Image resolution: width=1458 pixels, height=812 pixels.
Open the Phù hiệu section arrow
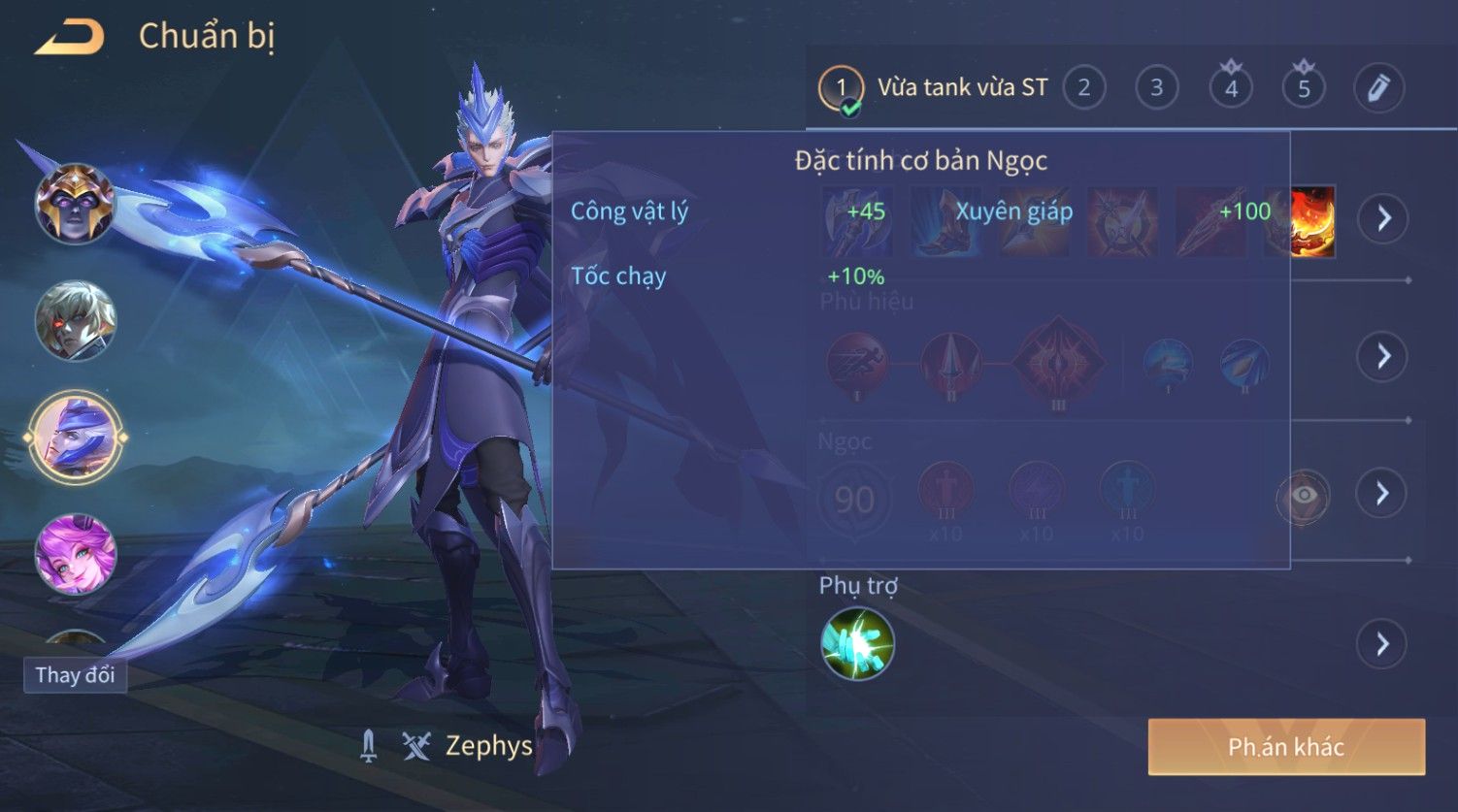[x=1383, y=356]
